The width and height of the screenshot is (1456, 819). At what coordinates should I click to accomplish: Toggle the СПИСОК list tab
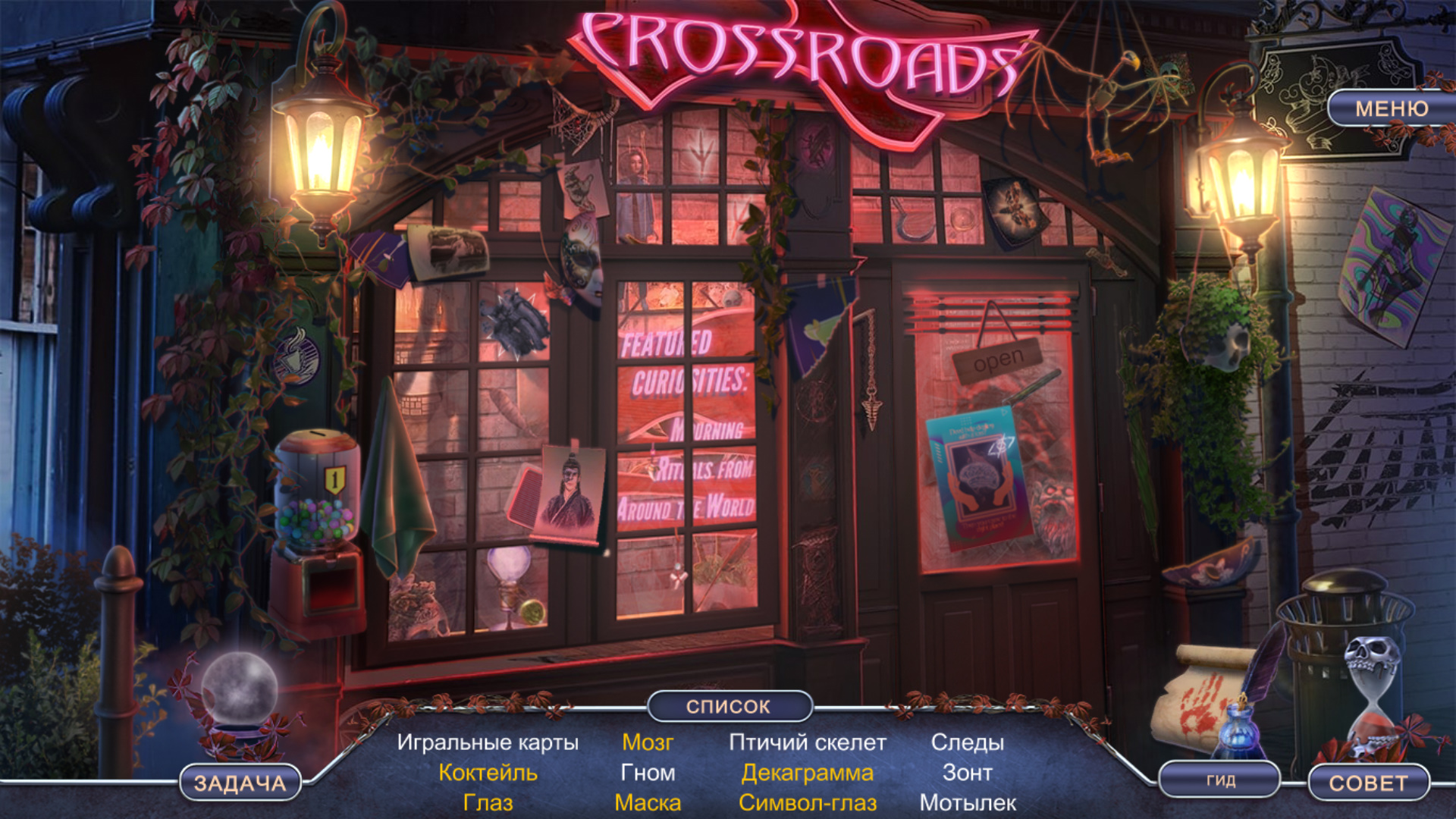(729, 706)
